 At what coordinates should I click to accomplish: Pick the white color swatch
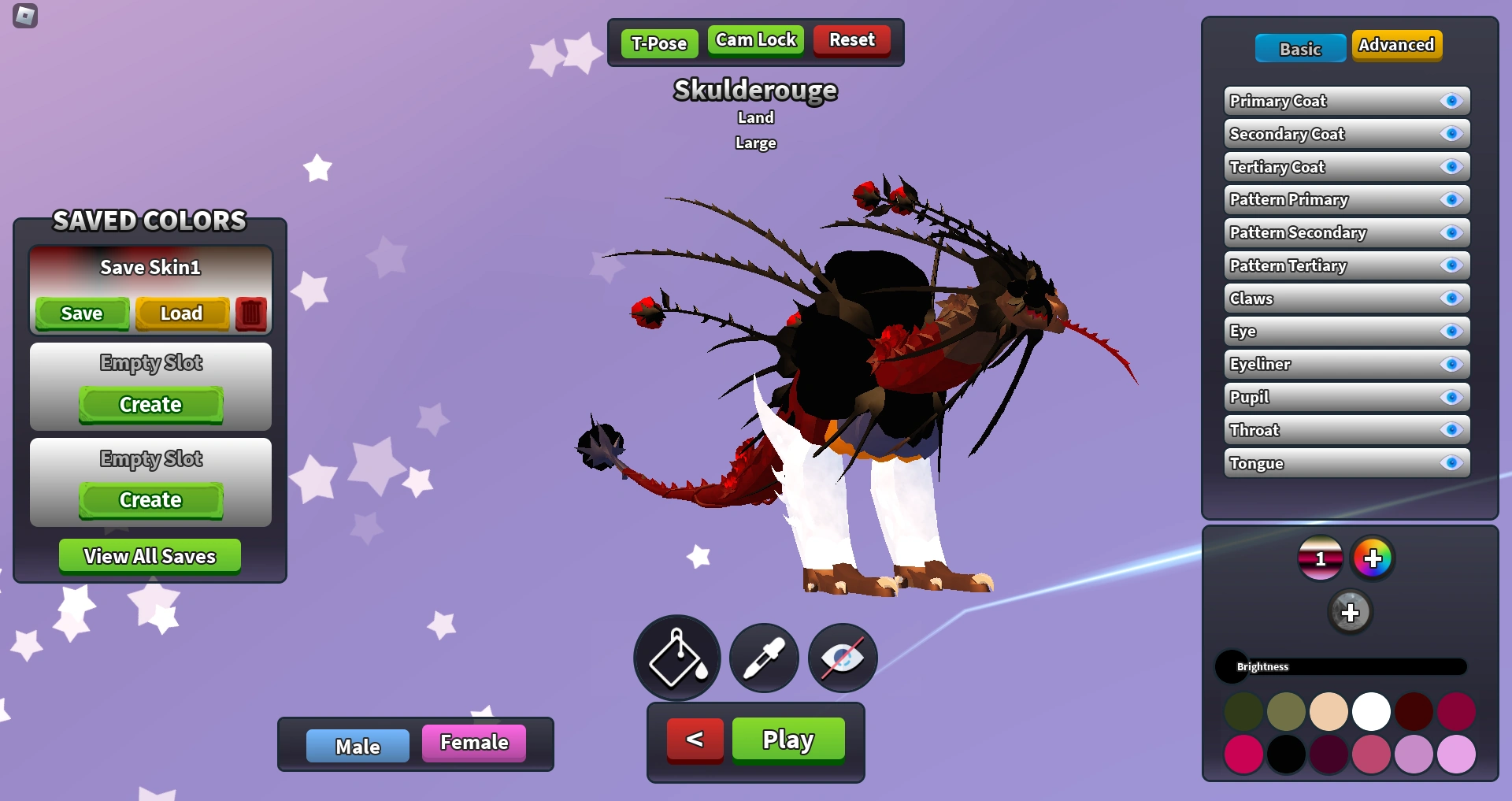point(1372,710)
